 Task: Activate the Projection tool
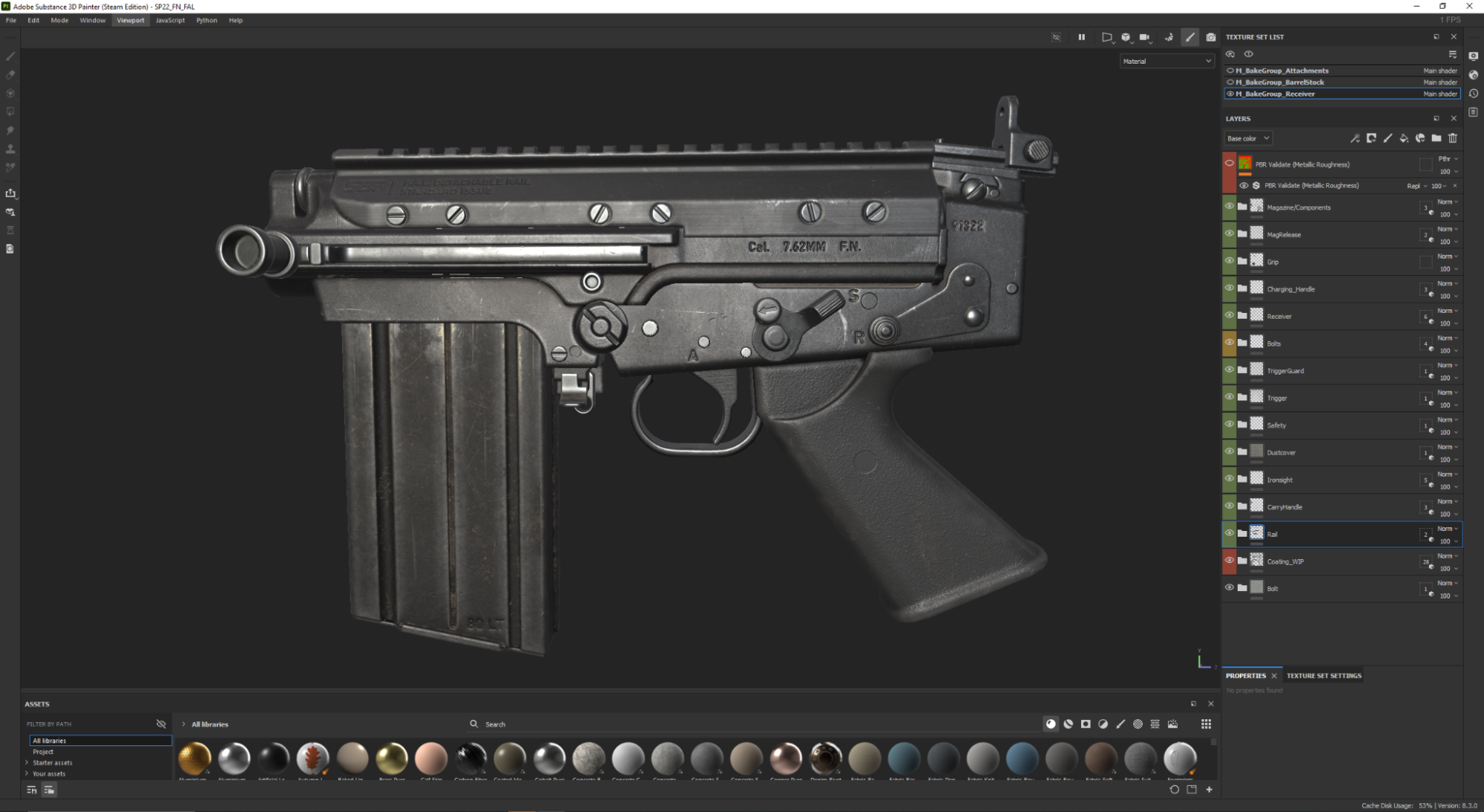(10, 93)
